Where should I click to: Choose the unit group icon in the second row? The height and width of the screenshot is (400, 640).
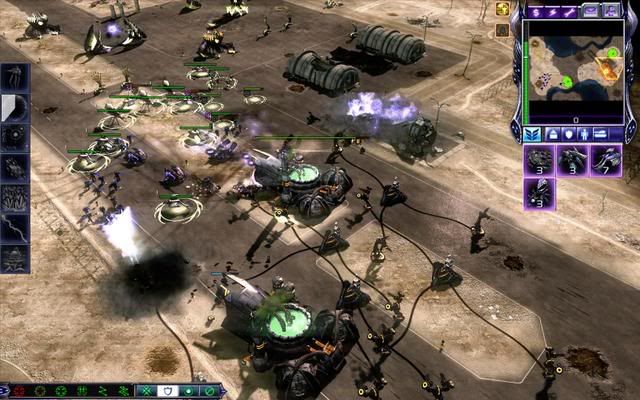(540, 193)
